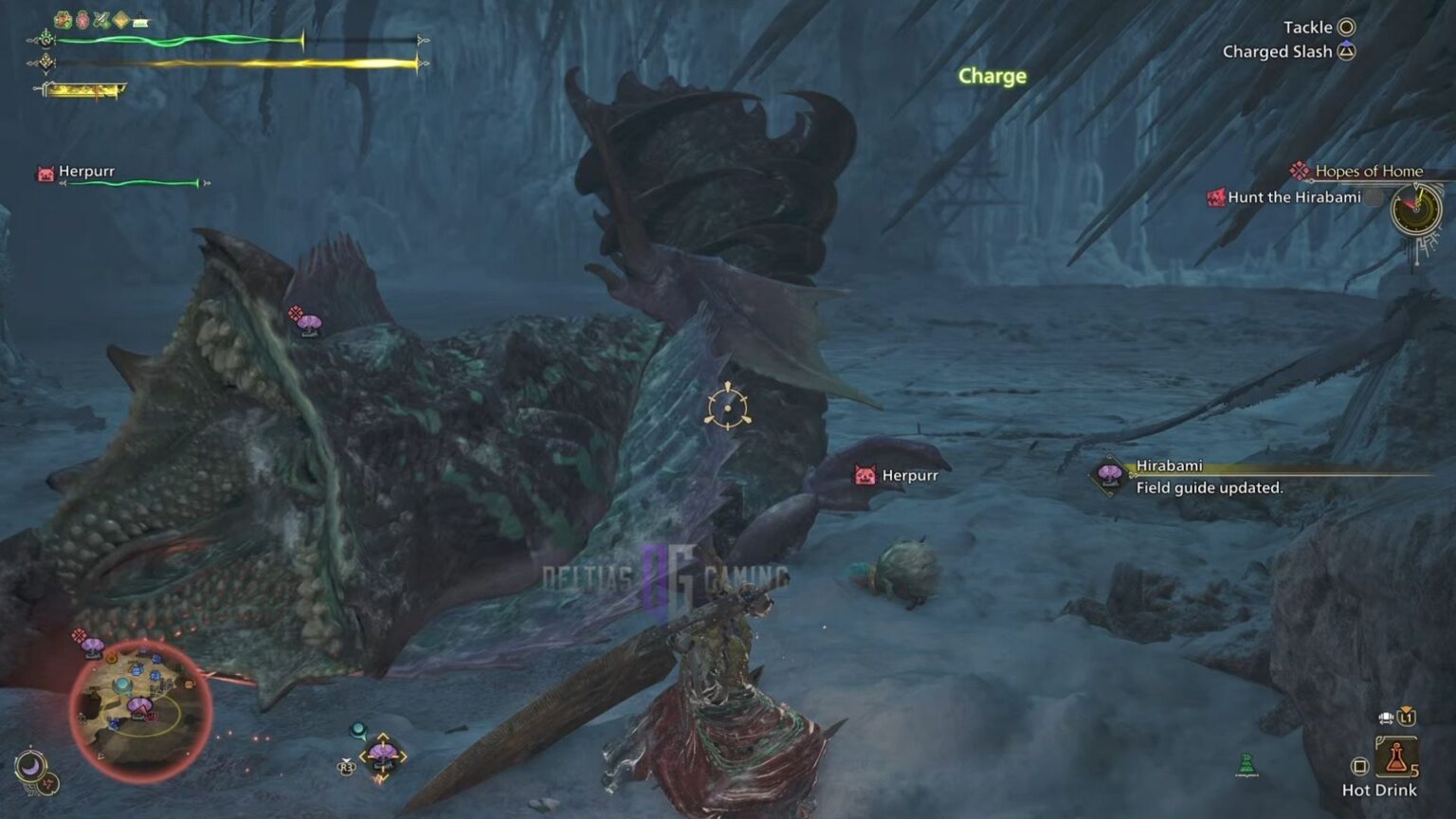Click the yellow diamond buff icon
The image size is (1456, 819).
(120, 17)
